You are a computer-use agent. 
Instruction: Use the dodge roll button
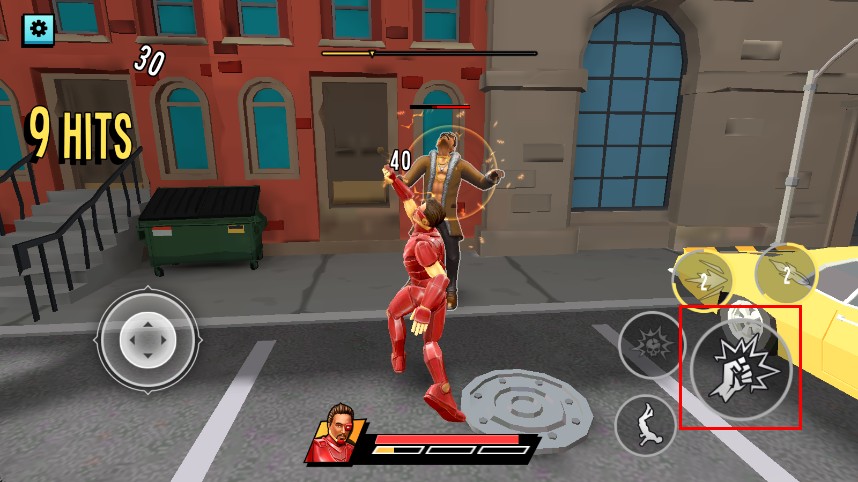tap(646, 424)
